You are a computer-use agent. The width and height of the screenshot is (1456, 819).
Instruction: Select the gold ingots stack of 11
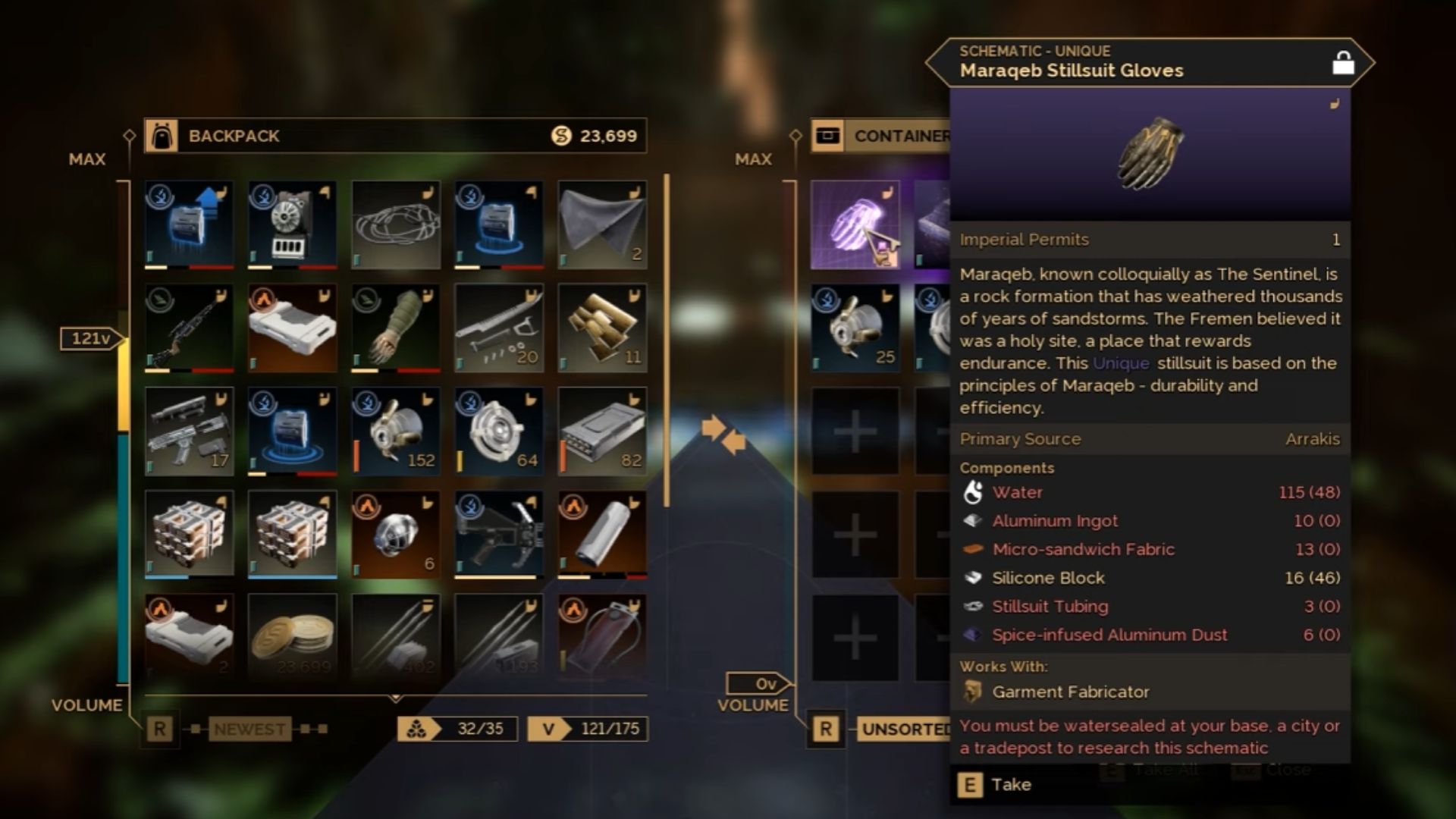[602, 328]
